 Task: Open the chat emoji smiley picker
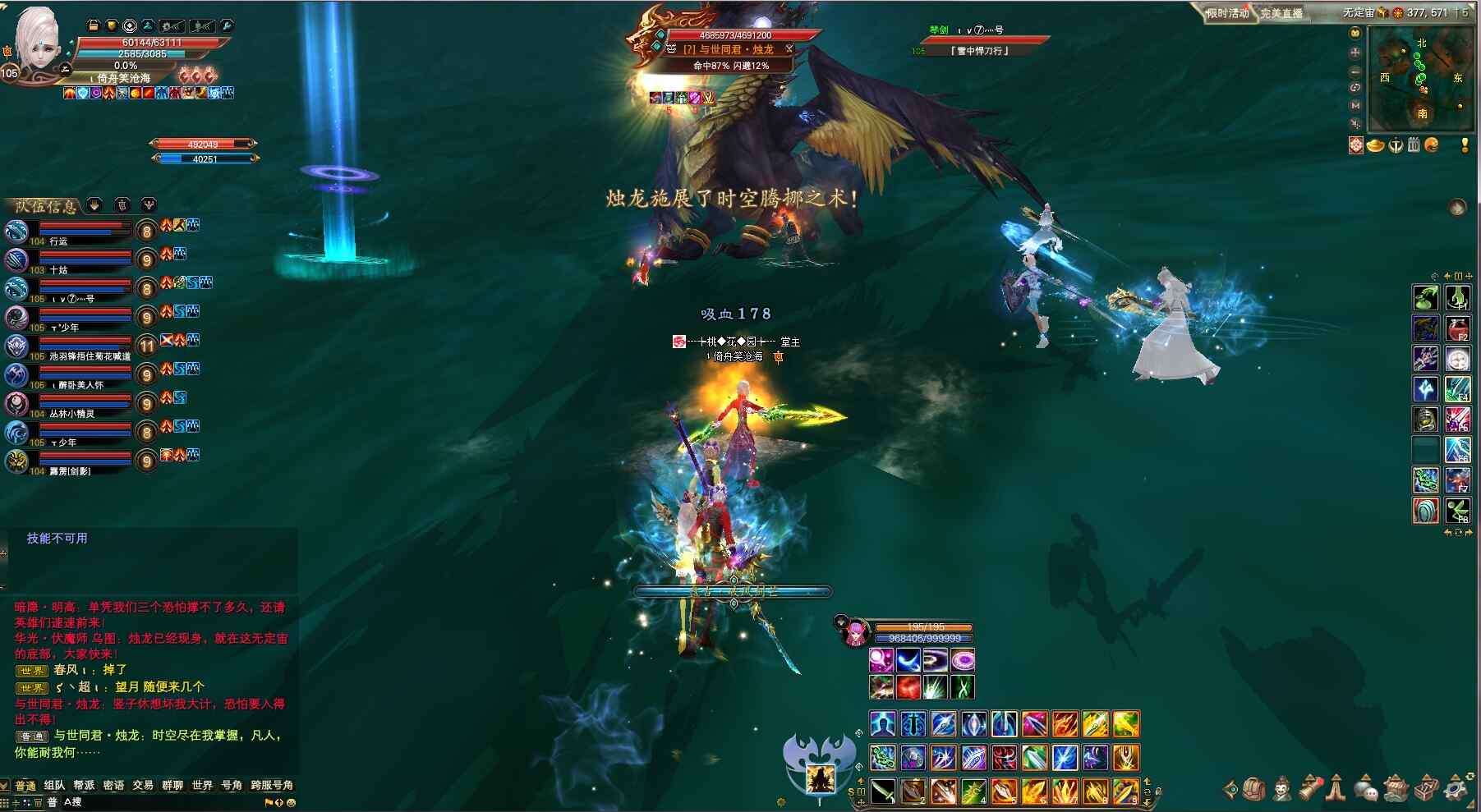(291, 802)
